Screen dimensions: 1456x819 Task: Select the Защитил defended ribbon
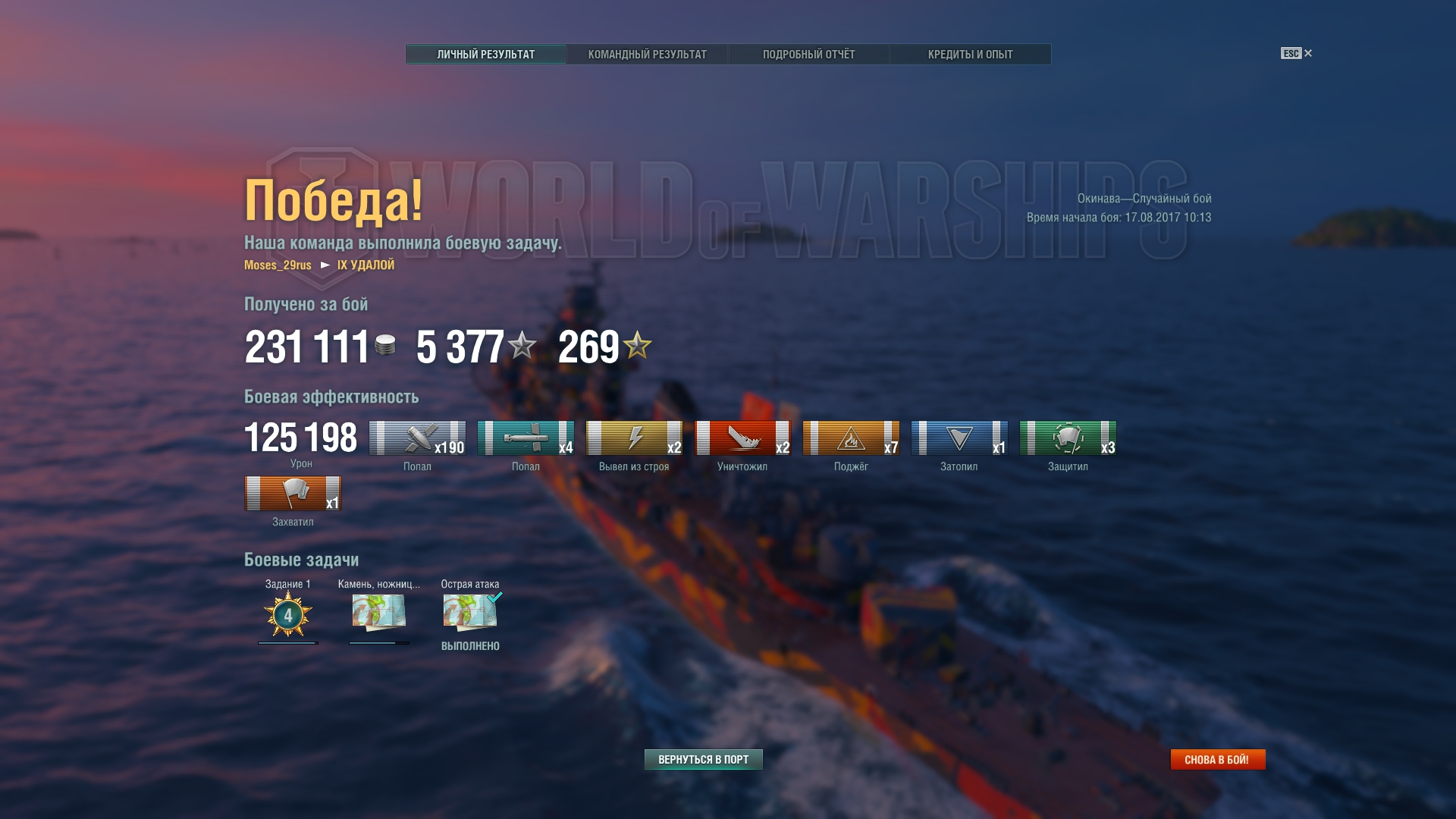tap(1068, 438)
